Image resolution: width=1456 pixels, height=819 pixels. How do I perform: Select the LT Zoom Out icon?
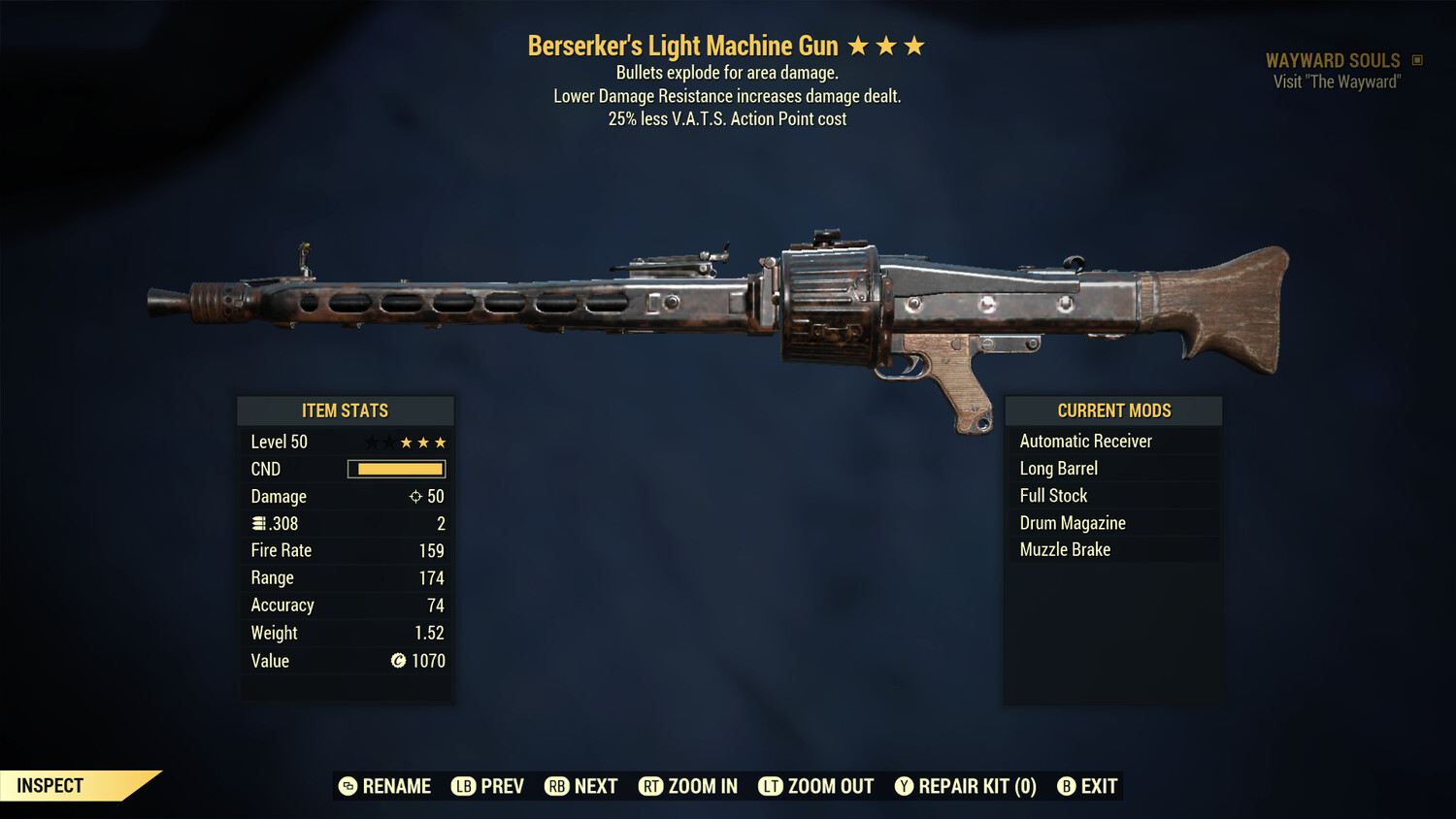coord(770,786)
